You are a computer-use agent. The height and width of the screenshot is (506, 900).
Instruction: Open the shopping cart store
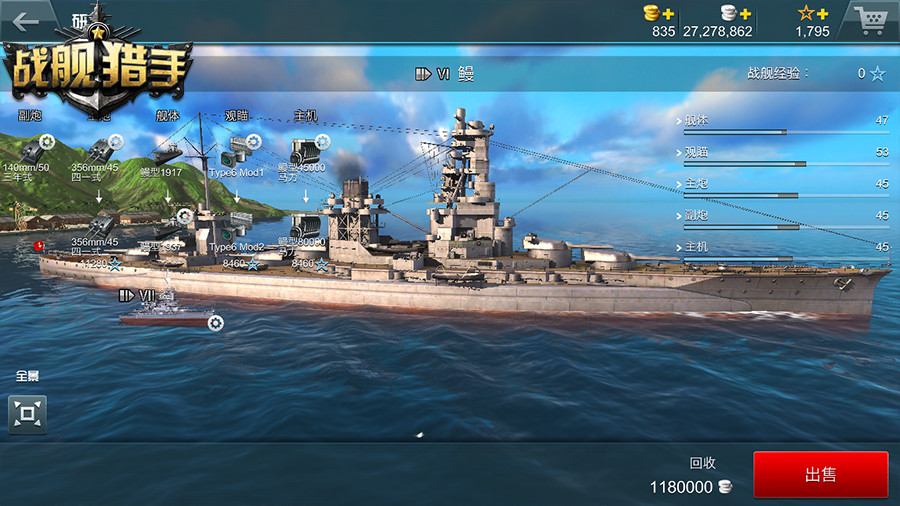click(x=869, y=20)
